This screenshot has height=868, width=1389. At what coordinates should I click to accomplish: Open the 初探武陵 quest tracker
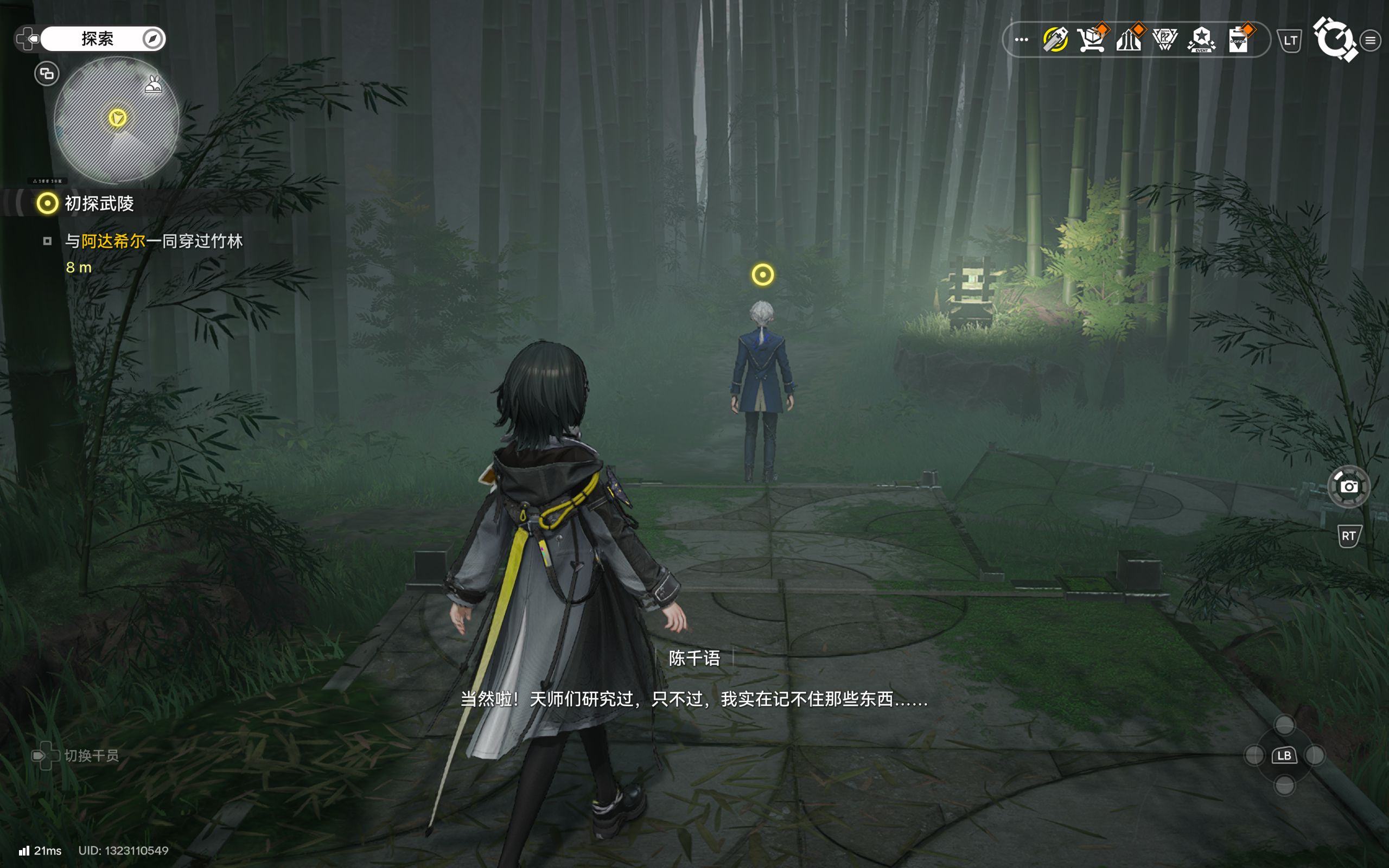pos(99,203)
